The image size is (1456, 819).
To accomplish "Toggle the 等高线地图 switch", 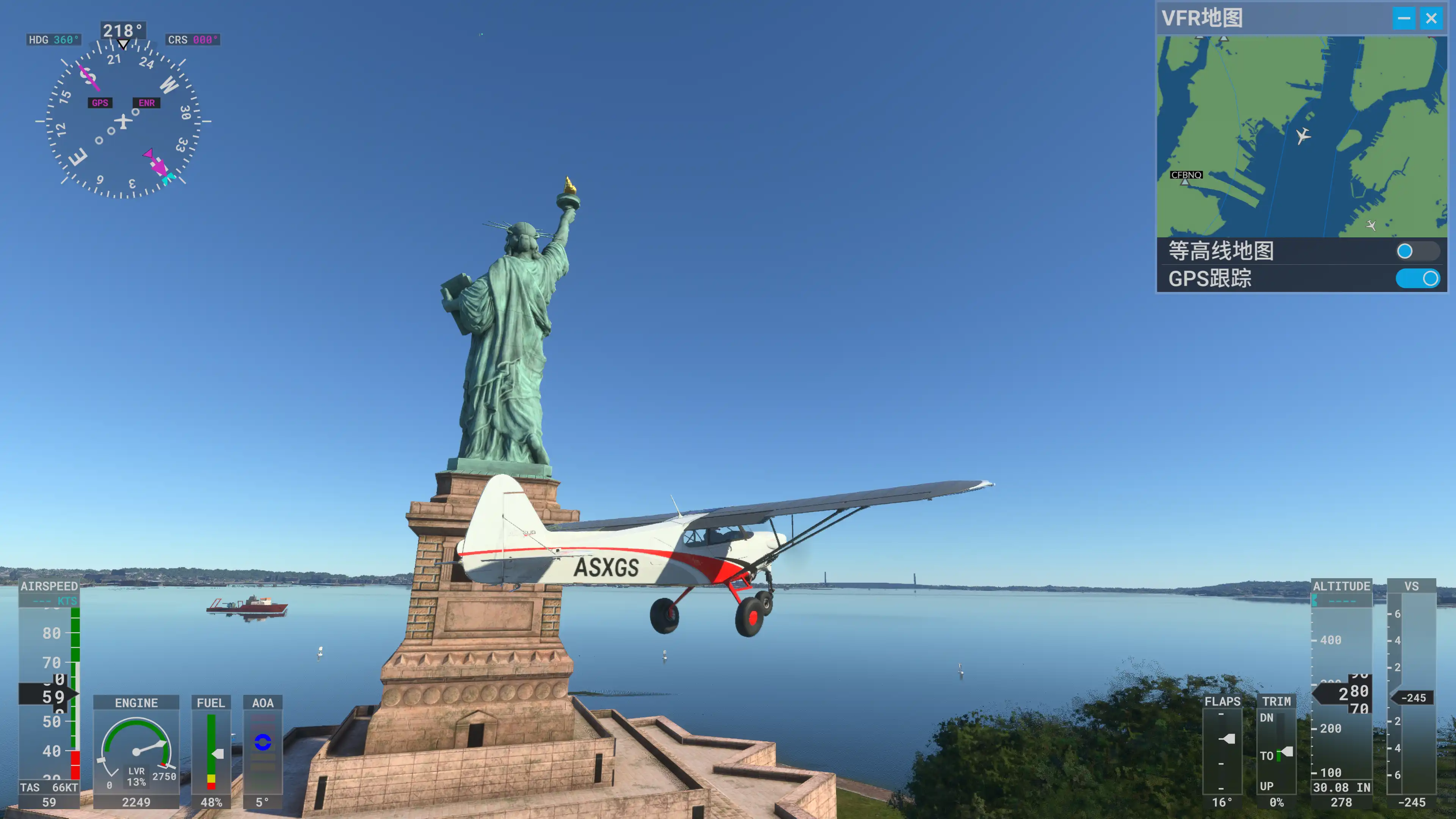I will tap(1417, 251).
